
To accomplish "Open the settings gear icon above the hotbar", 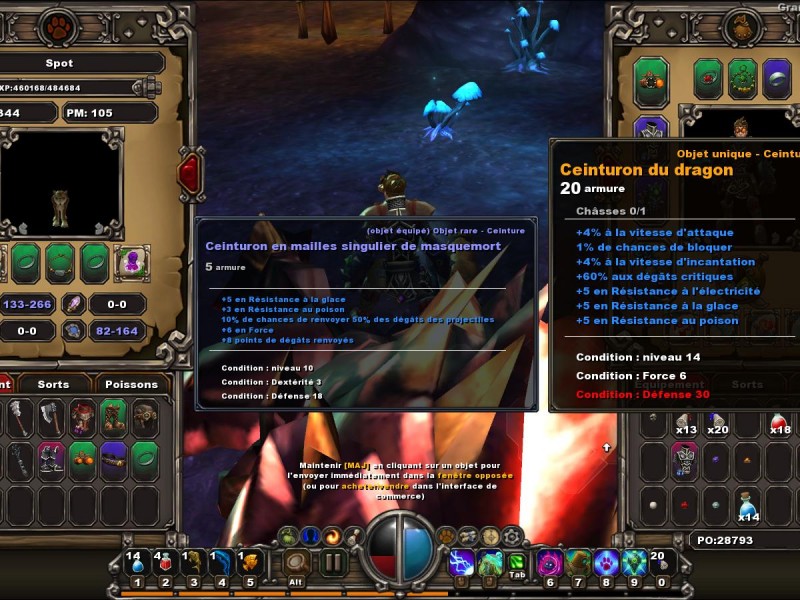I will [510, 536].
